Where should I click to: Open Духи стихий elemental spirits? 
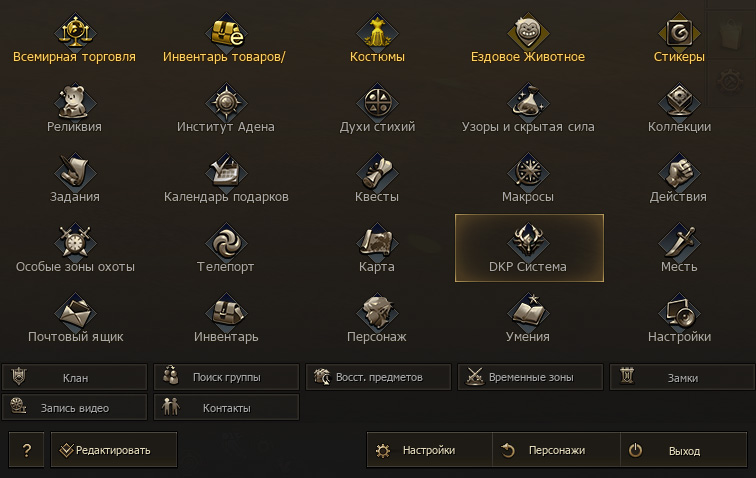click(377, 111)
